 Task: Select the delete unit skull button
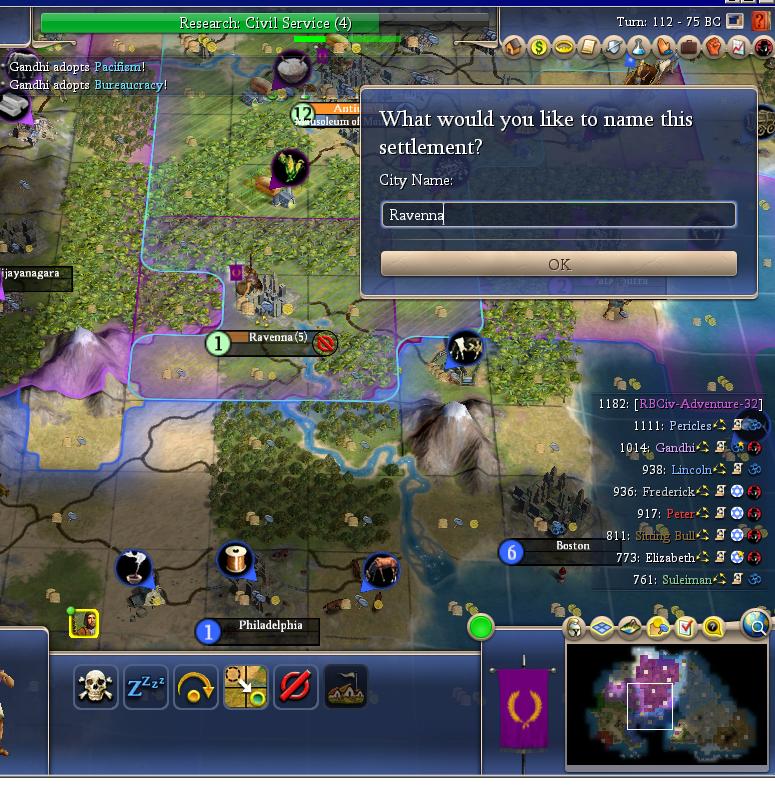(95, 687)
